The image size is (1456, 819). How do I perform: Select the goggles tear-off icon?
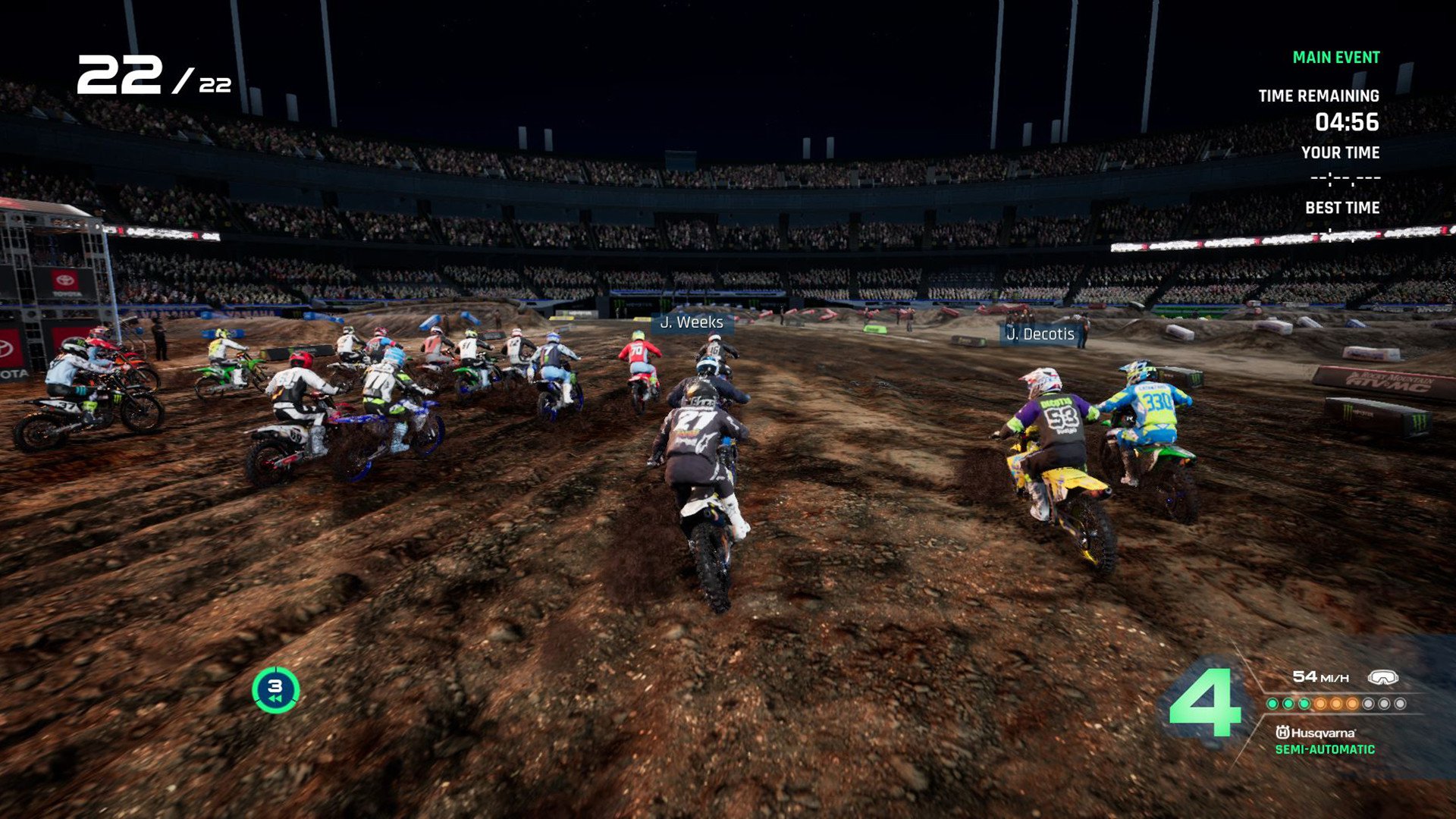(1382, 677)
